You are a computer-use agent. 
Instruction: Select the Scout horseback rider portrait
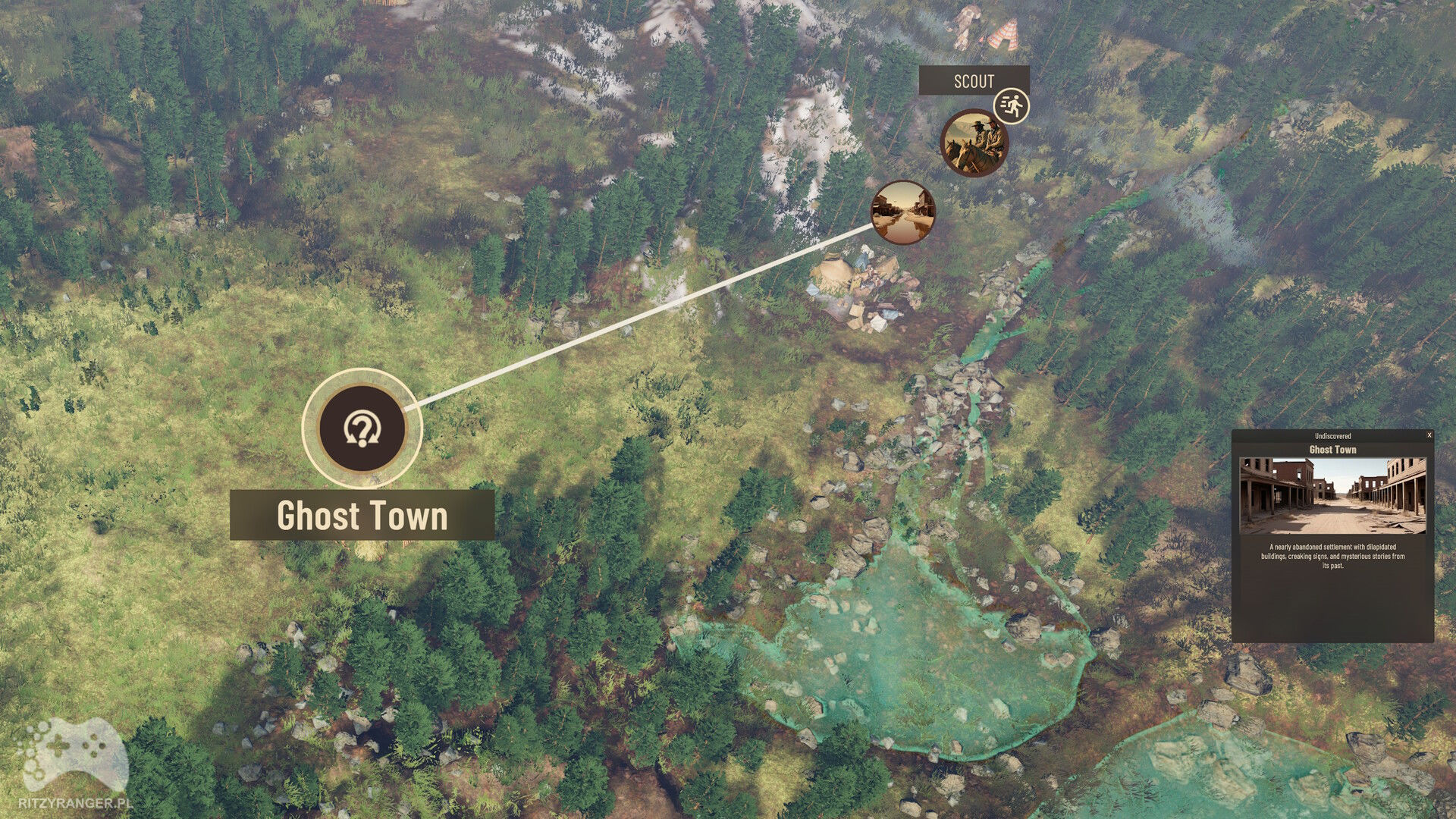974,143
